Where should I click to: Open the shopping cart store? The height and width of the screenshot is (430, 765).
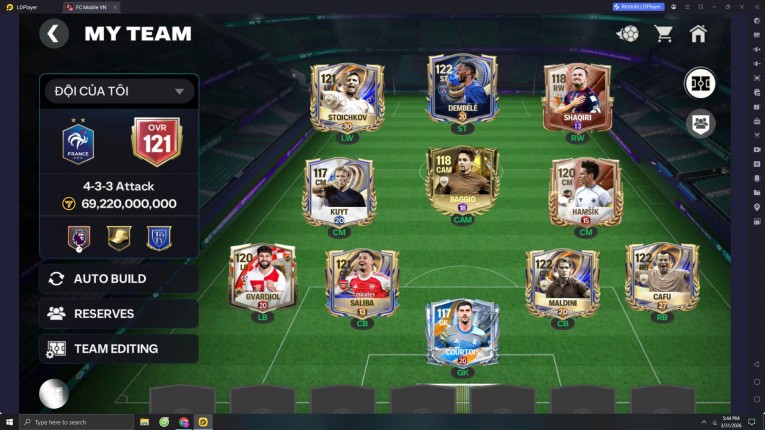663,34
